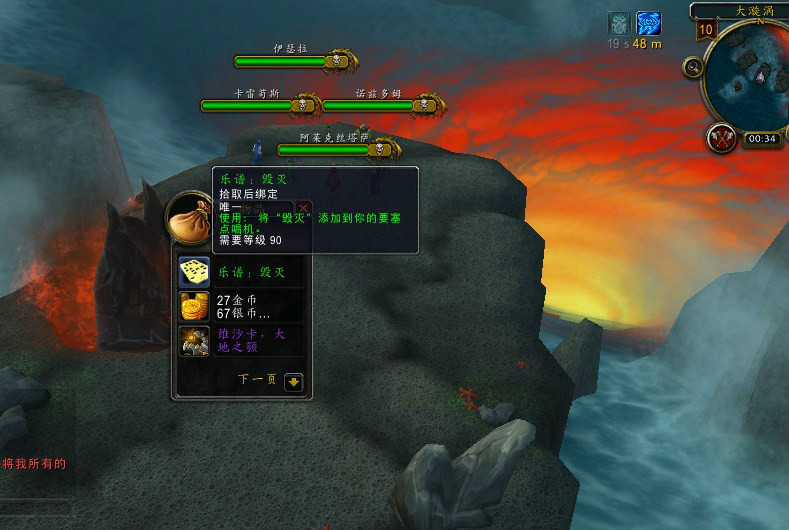789x530 pixels.
Task: Click the 大漩涡 zone name bar
Action: [x=742, y=10]
